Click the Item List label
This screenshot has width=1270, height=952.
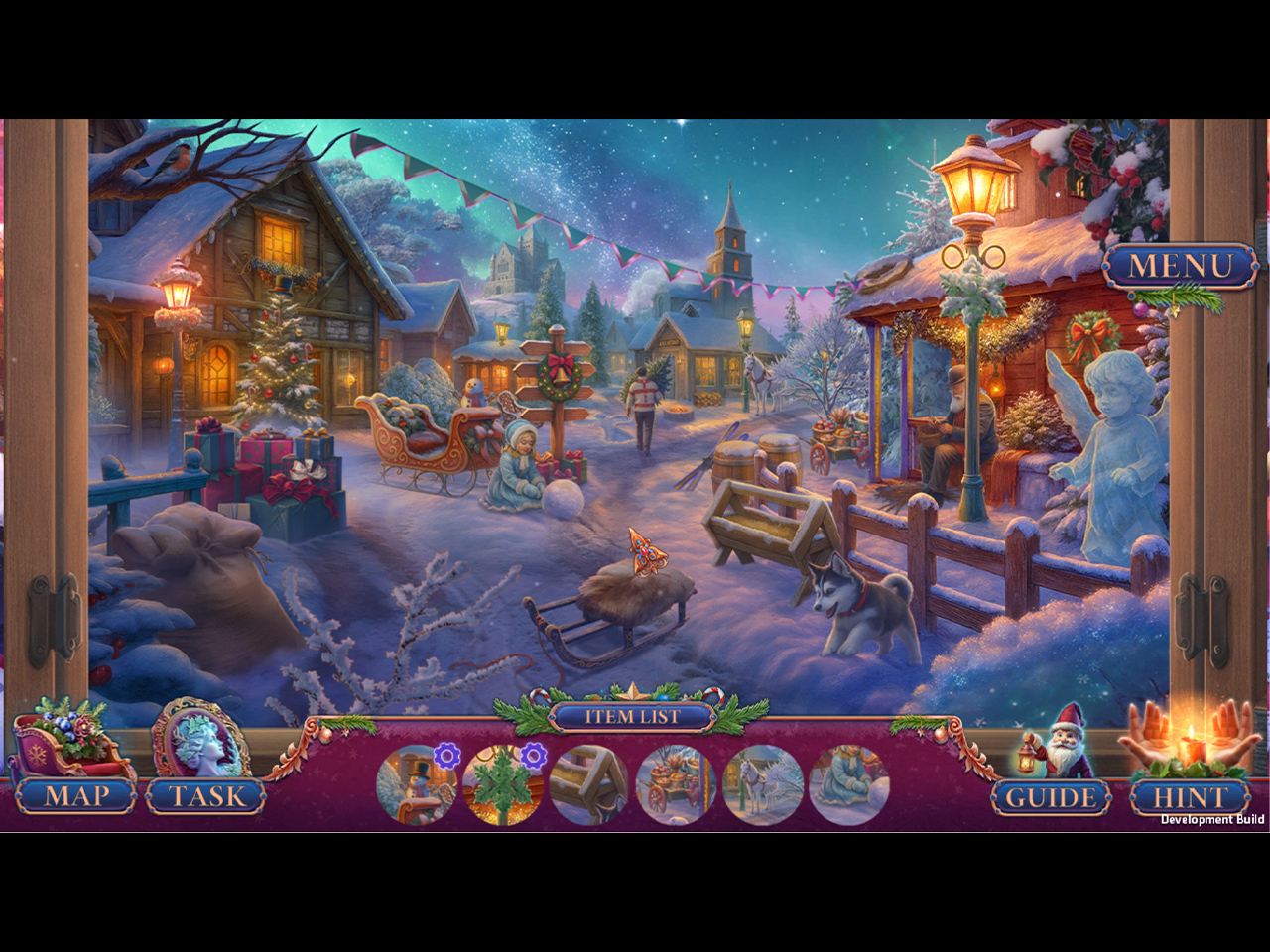pos(632,717)
